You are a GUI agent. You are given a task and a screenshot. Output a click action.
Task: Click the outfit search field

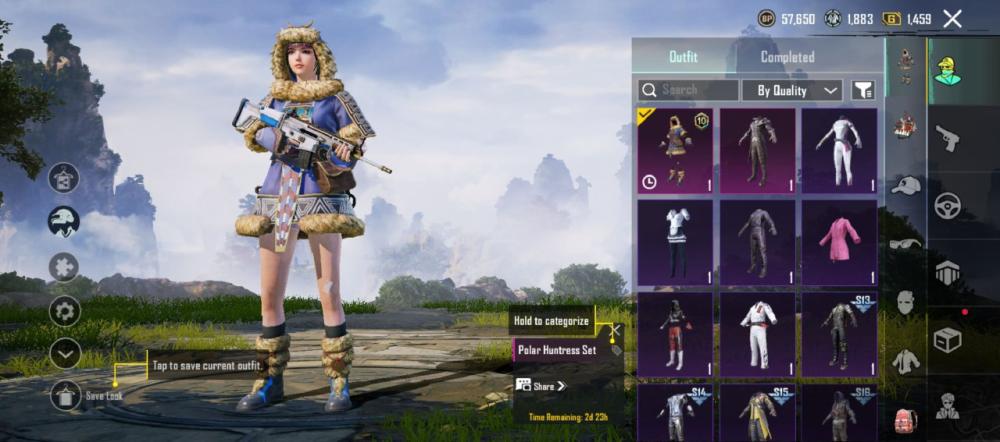click(688, 90)
